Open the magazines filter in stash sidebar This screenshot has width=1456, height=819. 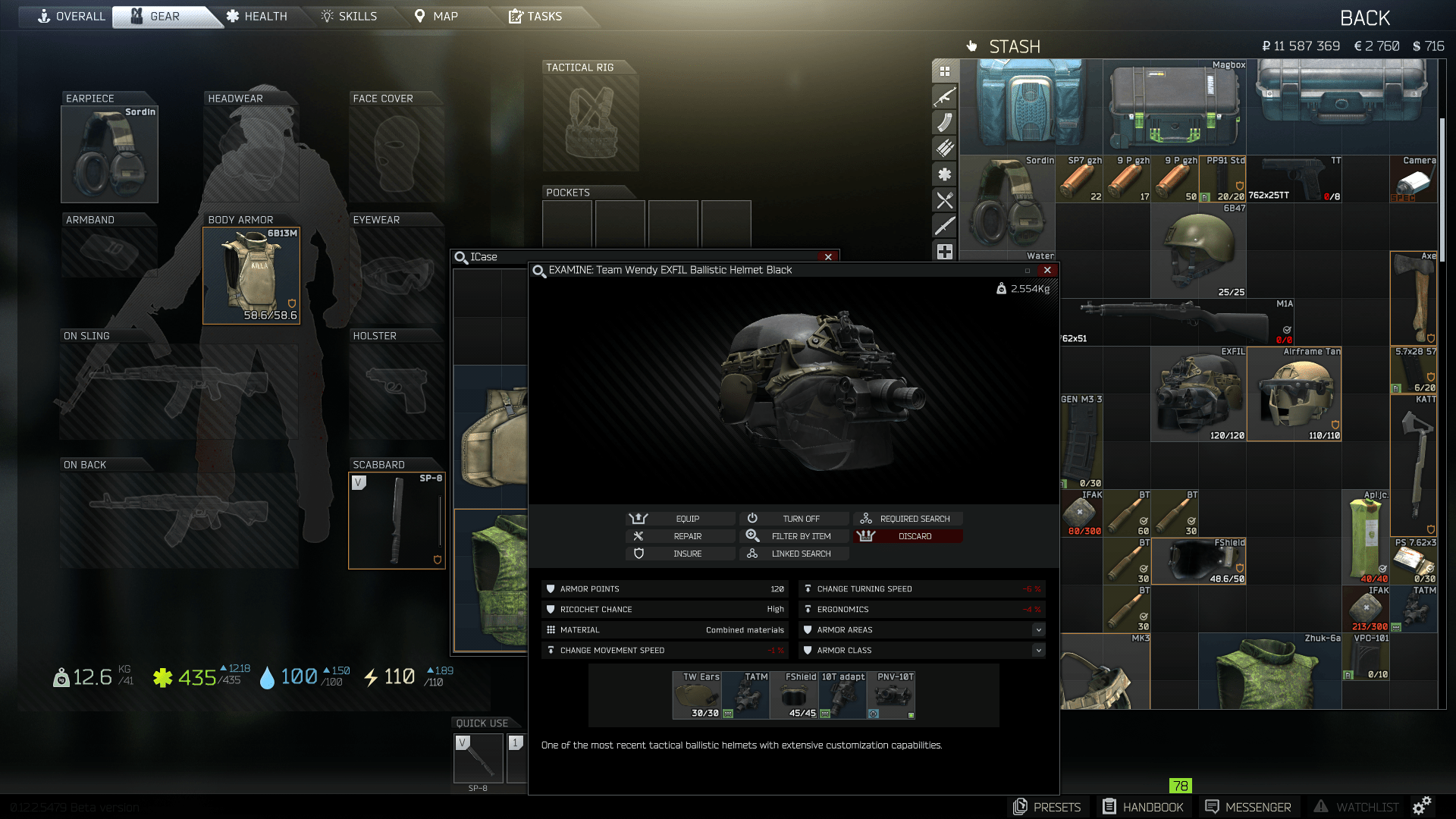click(x=944, y=121)
